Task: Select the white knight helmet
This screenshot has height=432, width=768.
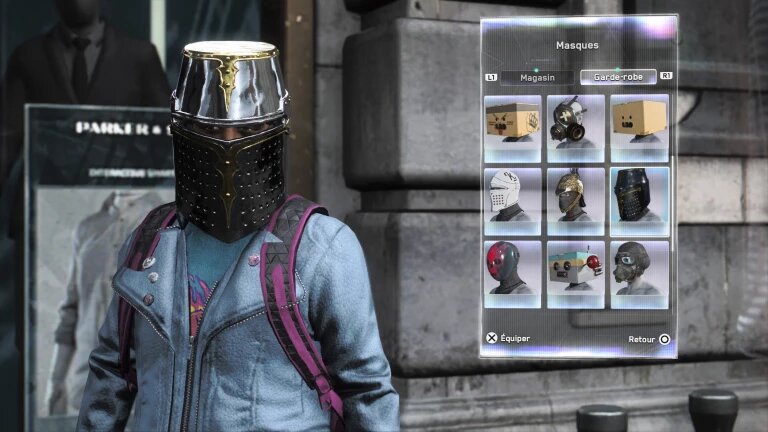Action: pyautogui.click(x=513, y=200)
